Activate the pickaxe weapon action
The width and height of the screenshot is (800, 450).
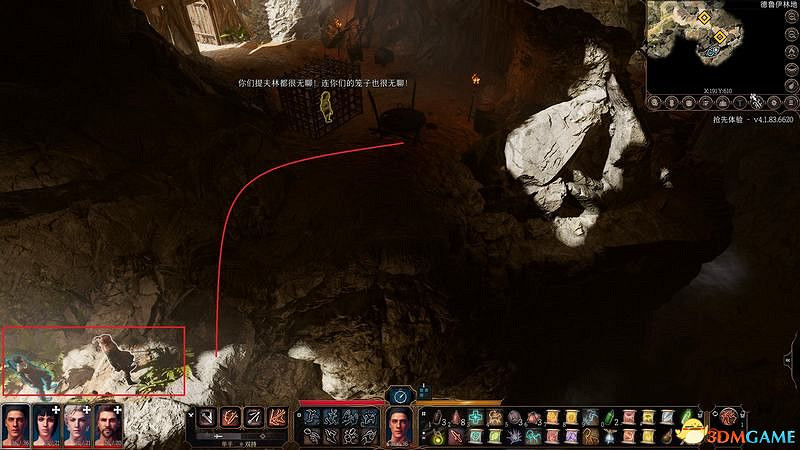point(208,417)
